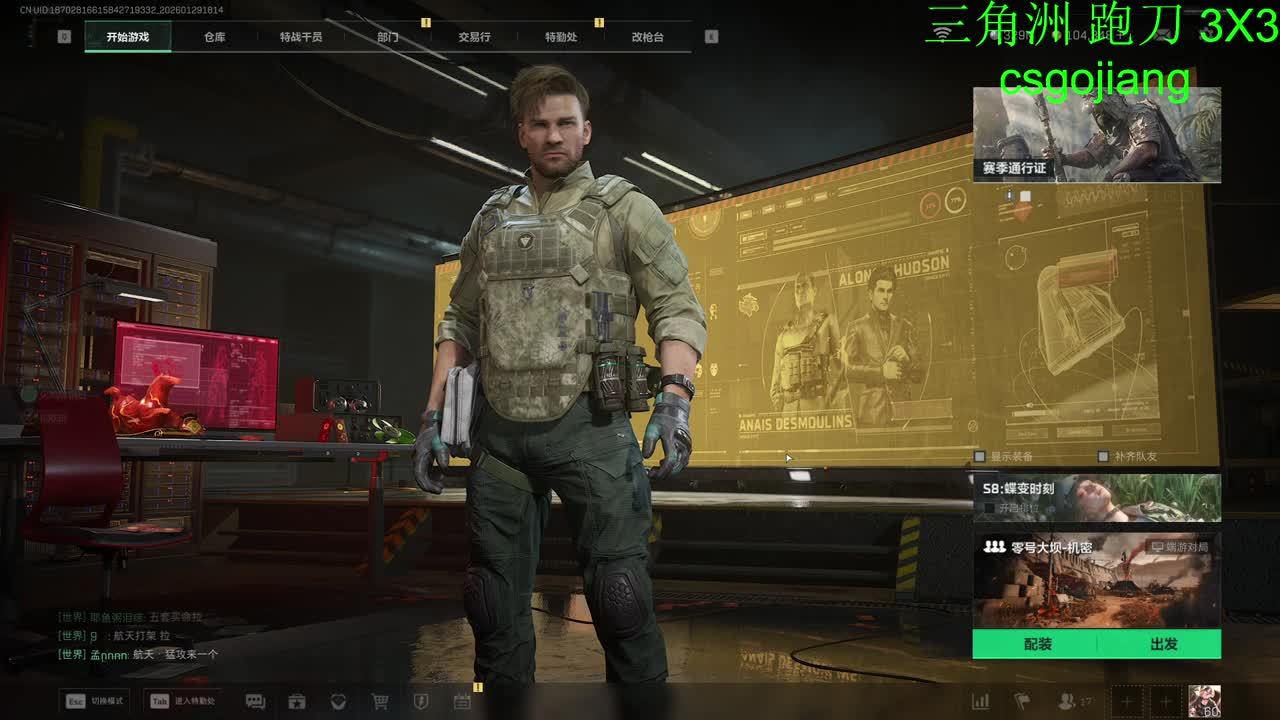Open the chat speech-bubble icon
Image resolution: width=1280 pixels, height=720 pixels.
click(255, 701)
